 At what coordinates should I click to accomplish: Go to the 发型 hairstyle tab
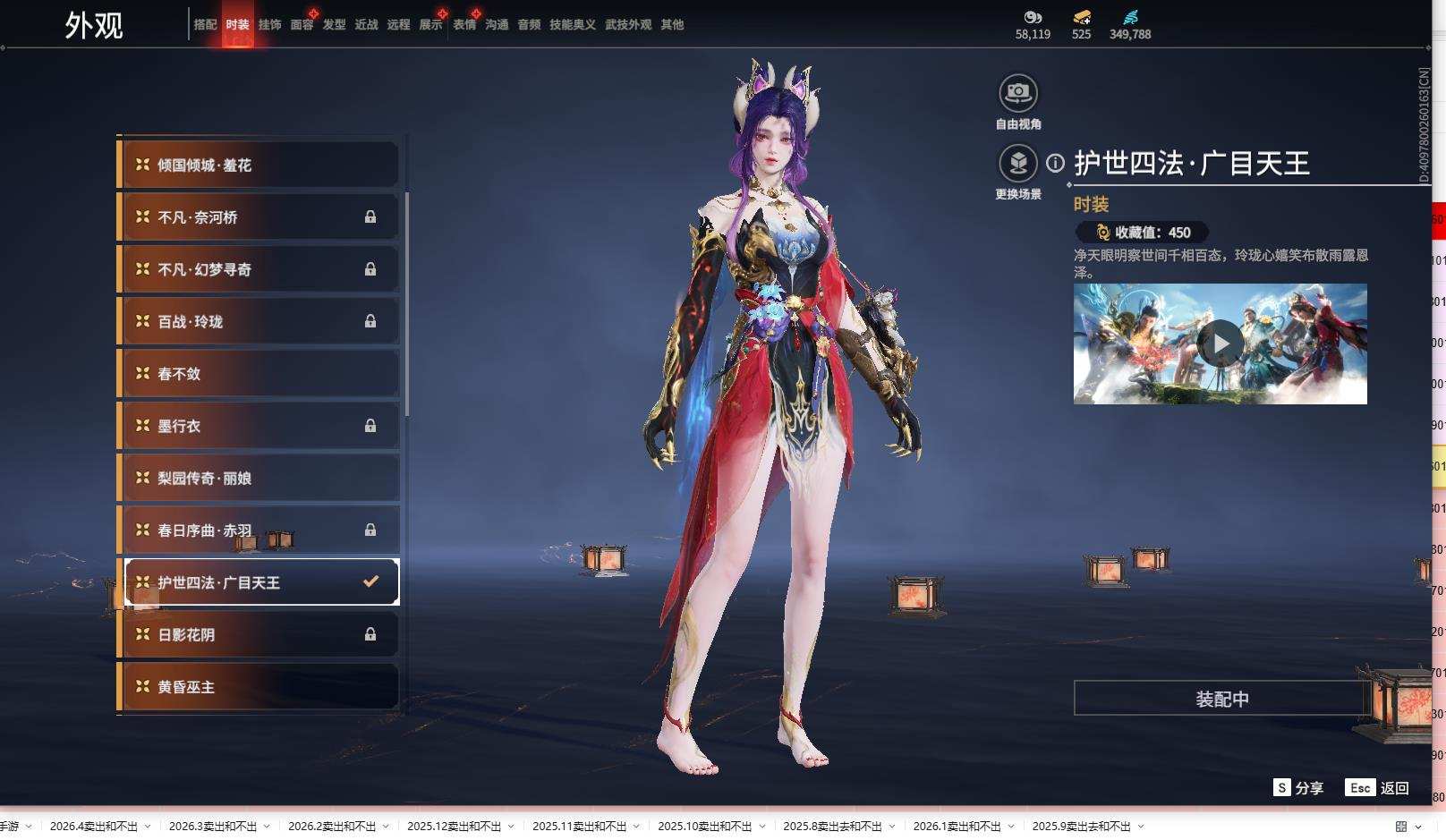334,25
